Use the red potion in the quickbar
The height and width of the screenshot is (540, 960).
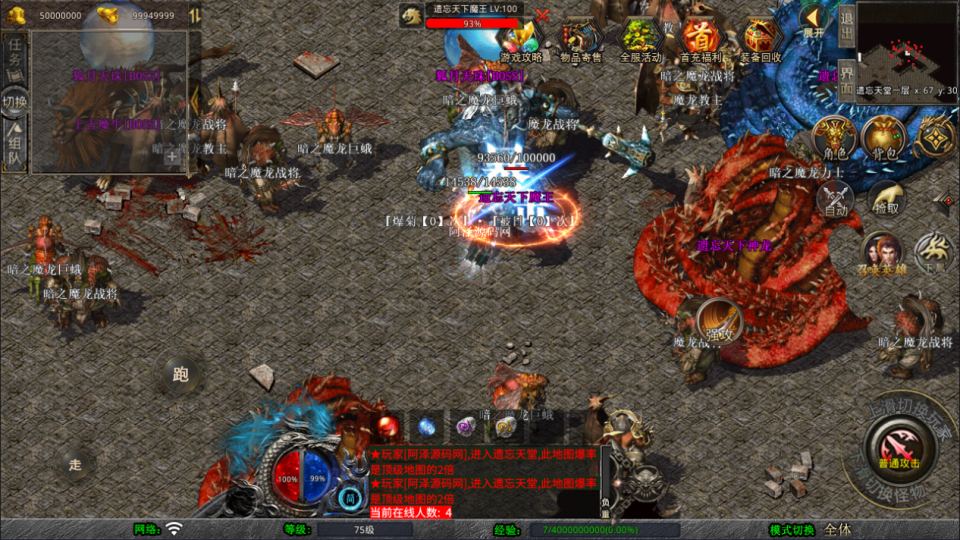pos(389,425)
